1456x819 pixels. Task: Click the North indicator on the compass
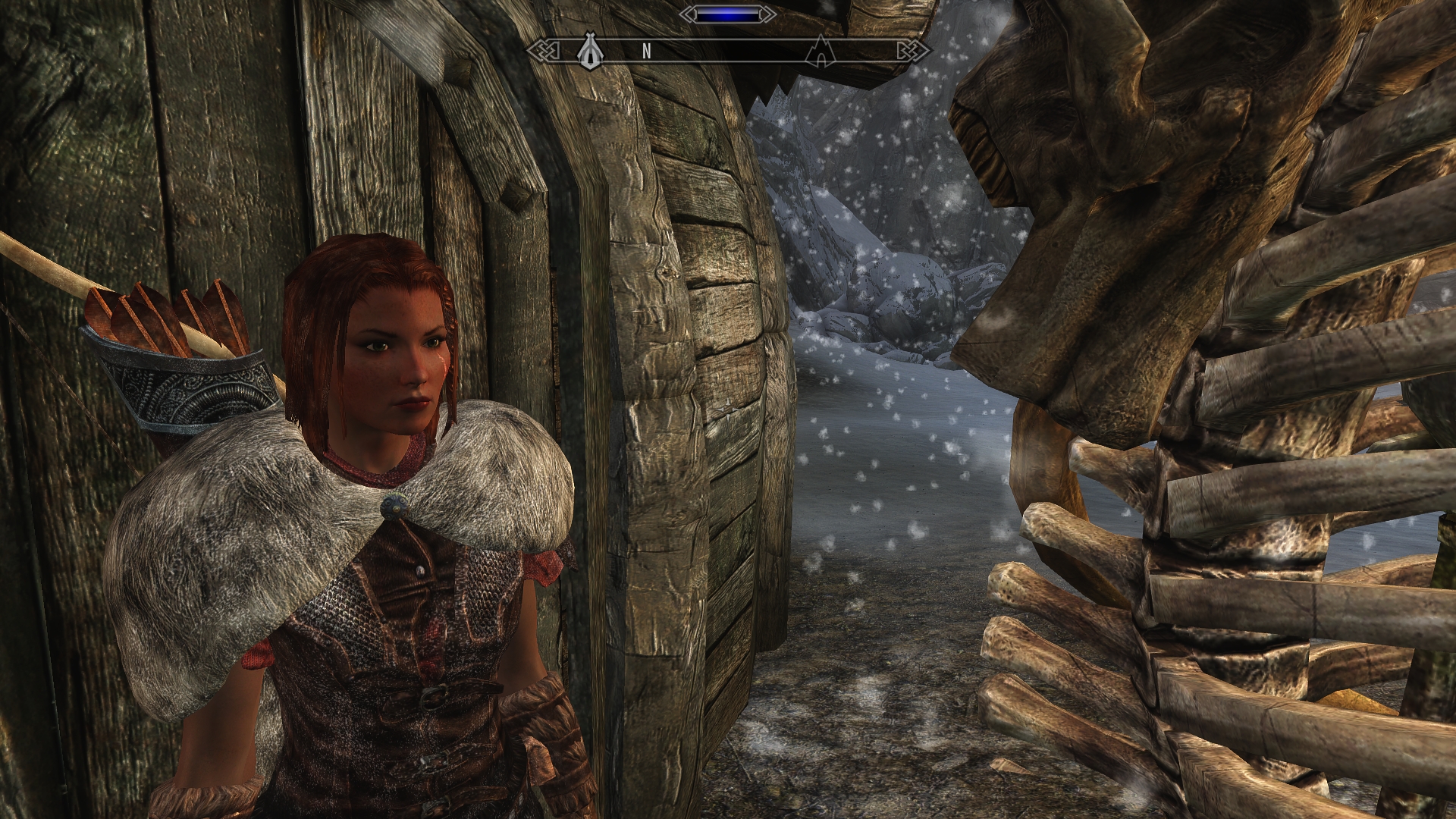[x=647, y=52]
